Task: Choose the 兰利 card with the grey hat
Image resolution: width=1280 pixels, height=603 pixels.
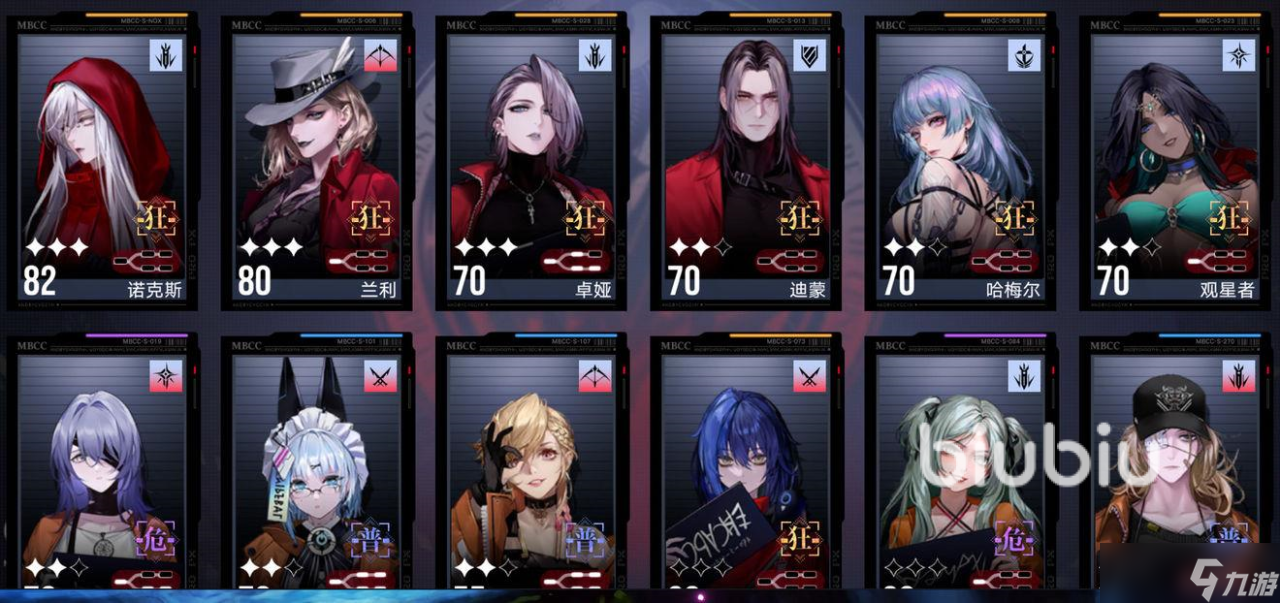Action: [316, 160]
